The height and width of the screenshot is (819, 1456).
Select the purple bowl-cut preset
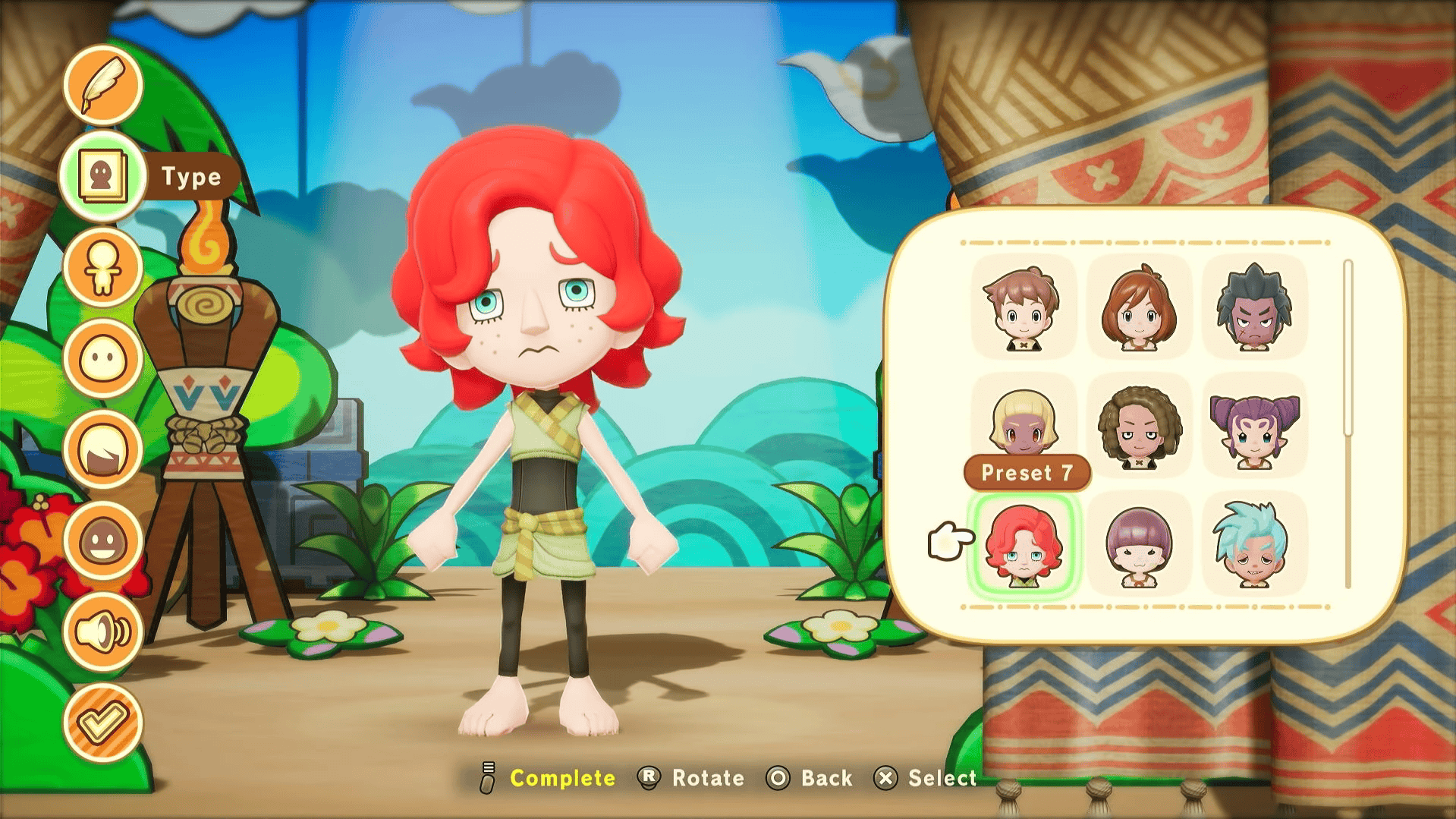pos(1139,545)
